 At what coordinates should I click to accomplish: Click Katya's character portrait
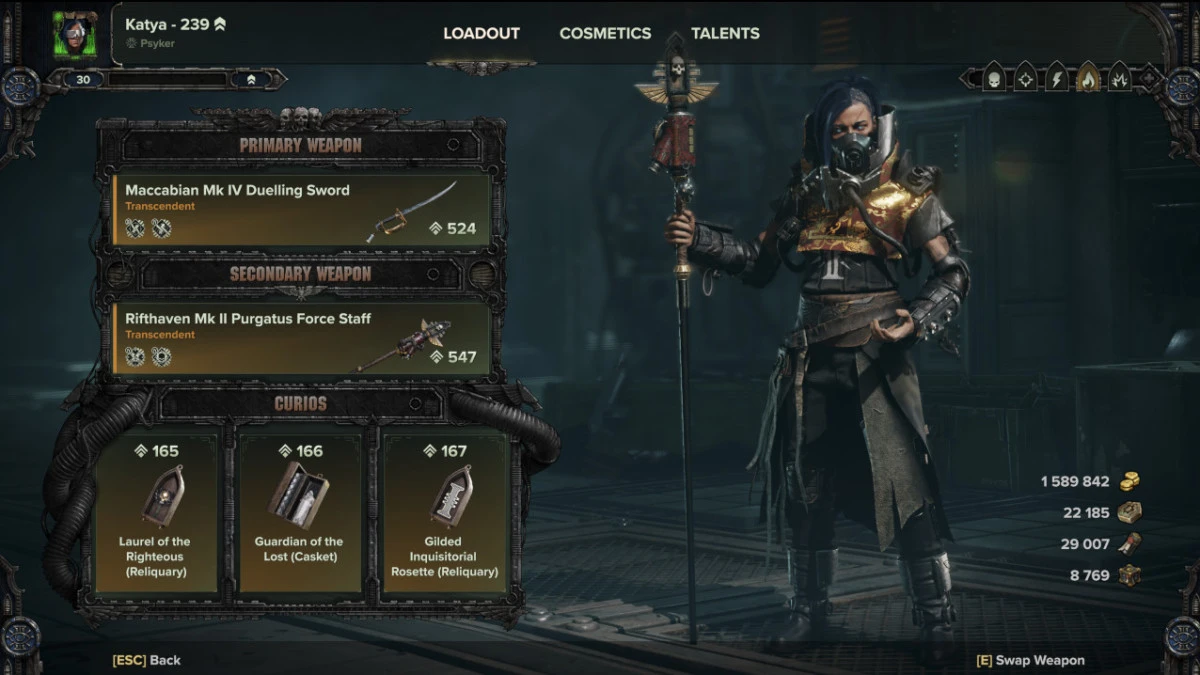click(x=75, y=35)
